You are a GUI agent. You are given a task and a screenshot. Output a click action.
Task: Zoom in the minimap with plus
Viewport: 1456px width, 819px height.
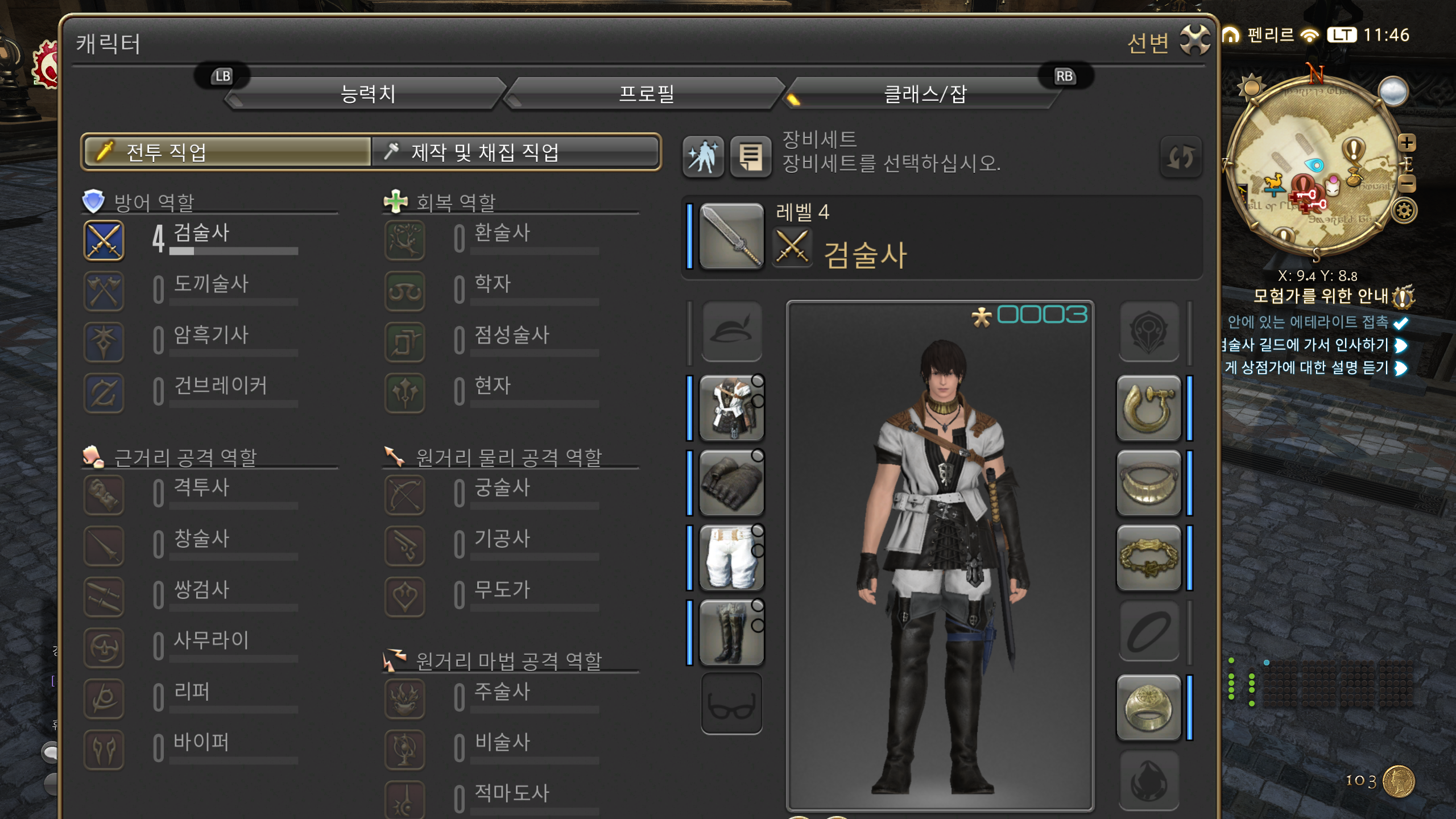[1407, 142]
